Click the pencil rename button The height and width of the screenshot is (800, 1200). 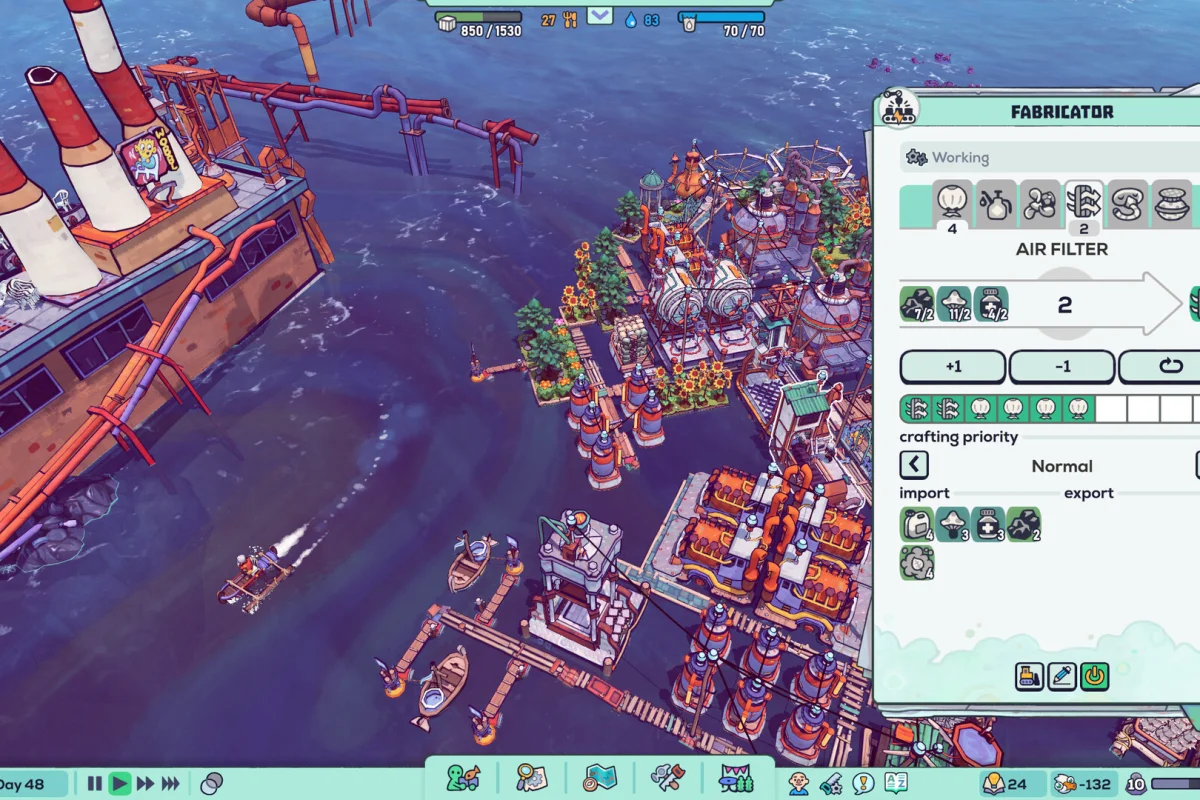pos(1062,677)
